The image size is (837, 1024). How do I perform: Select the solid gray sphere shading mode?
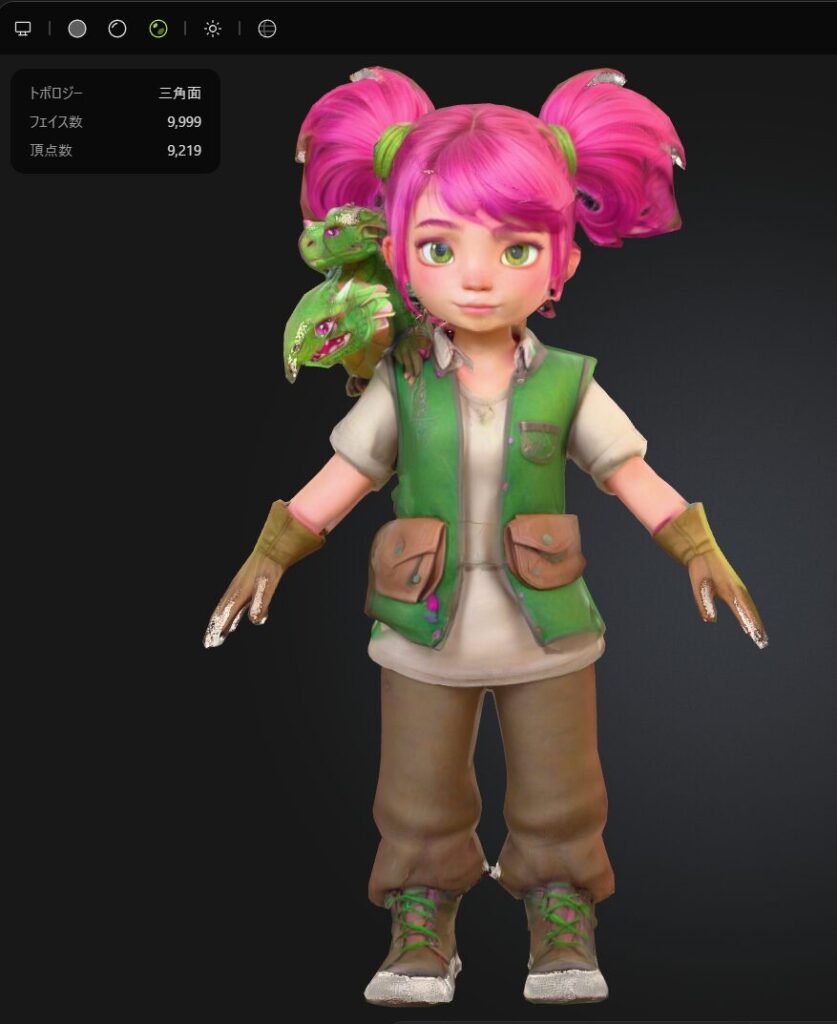pos(77,29)
